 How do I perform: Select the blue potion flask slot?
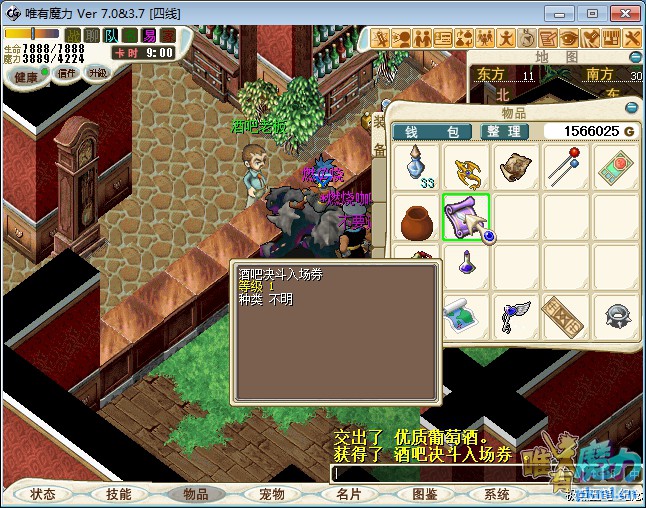click(x=419, y=166)
